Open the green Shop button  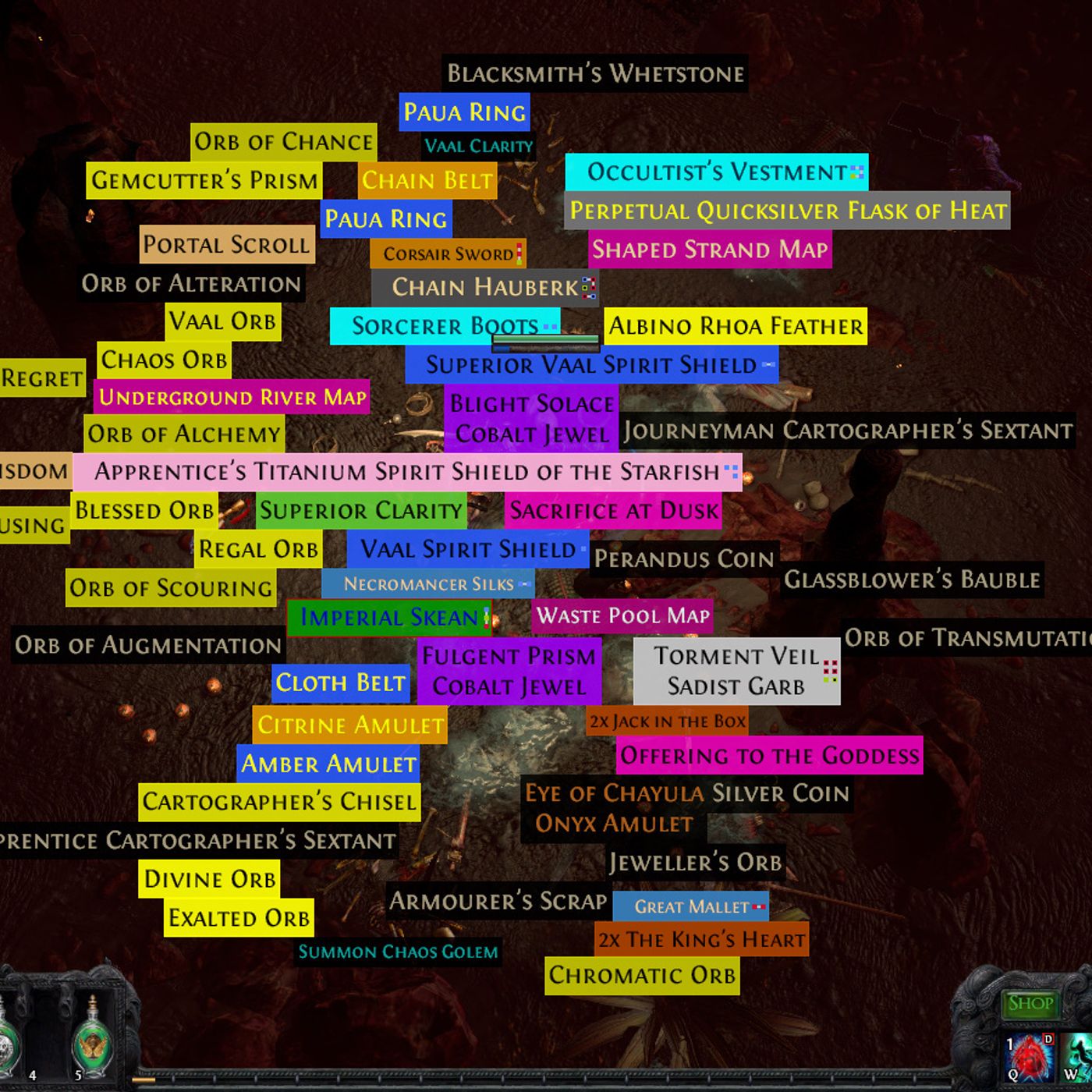1030,1004
